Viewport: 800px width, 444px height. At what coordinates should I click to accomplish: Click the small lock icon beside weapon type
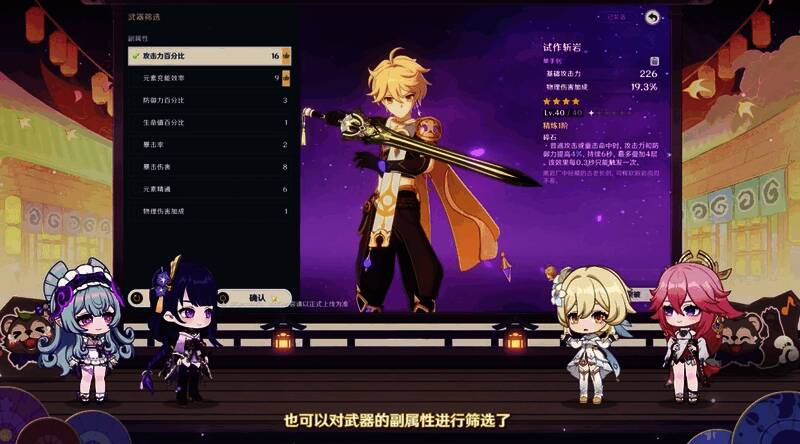[x=655, y=61]
